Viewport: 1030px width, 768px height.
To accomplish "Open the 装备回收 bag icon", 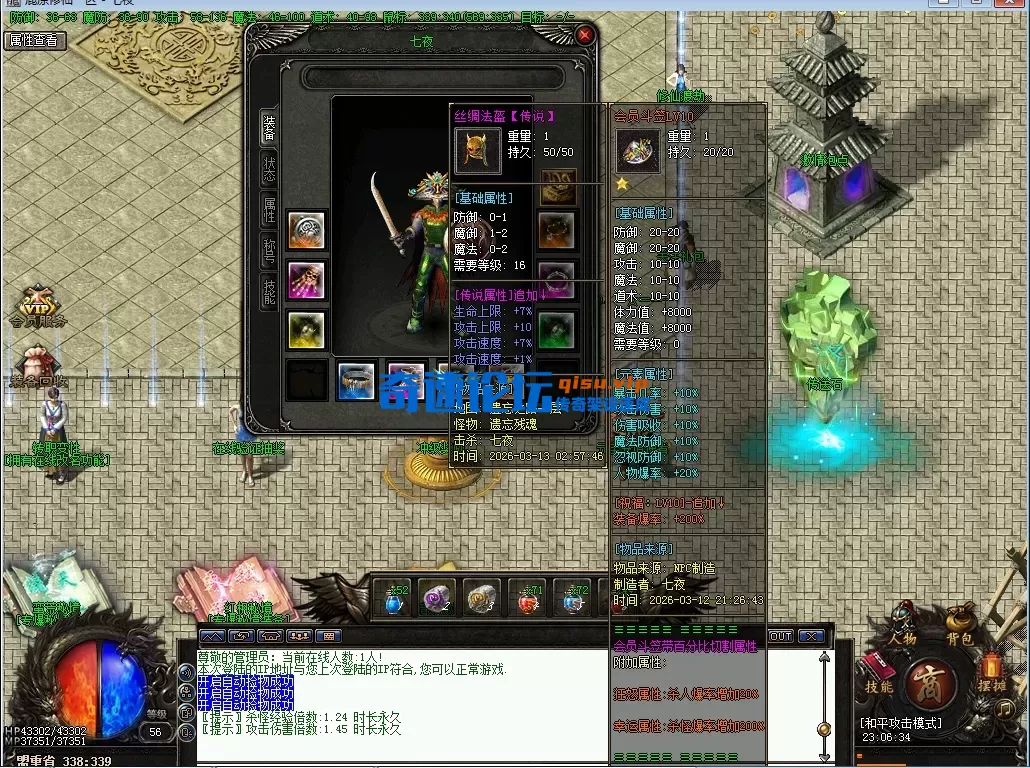I will pos(38,365).
